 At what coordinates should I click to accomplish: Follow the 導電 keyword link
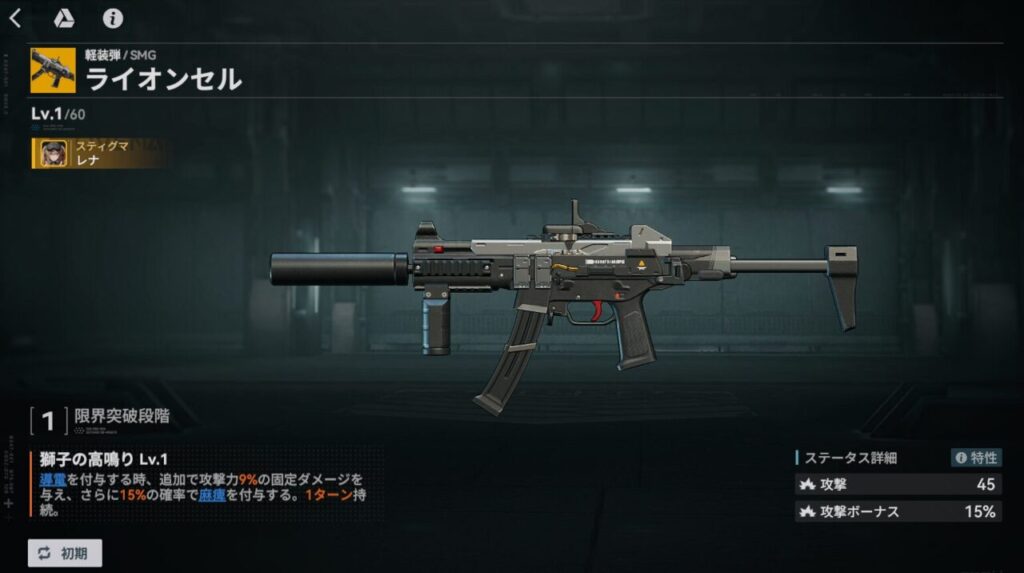54,479
